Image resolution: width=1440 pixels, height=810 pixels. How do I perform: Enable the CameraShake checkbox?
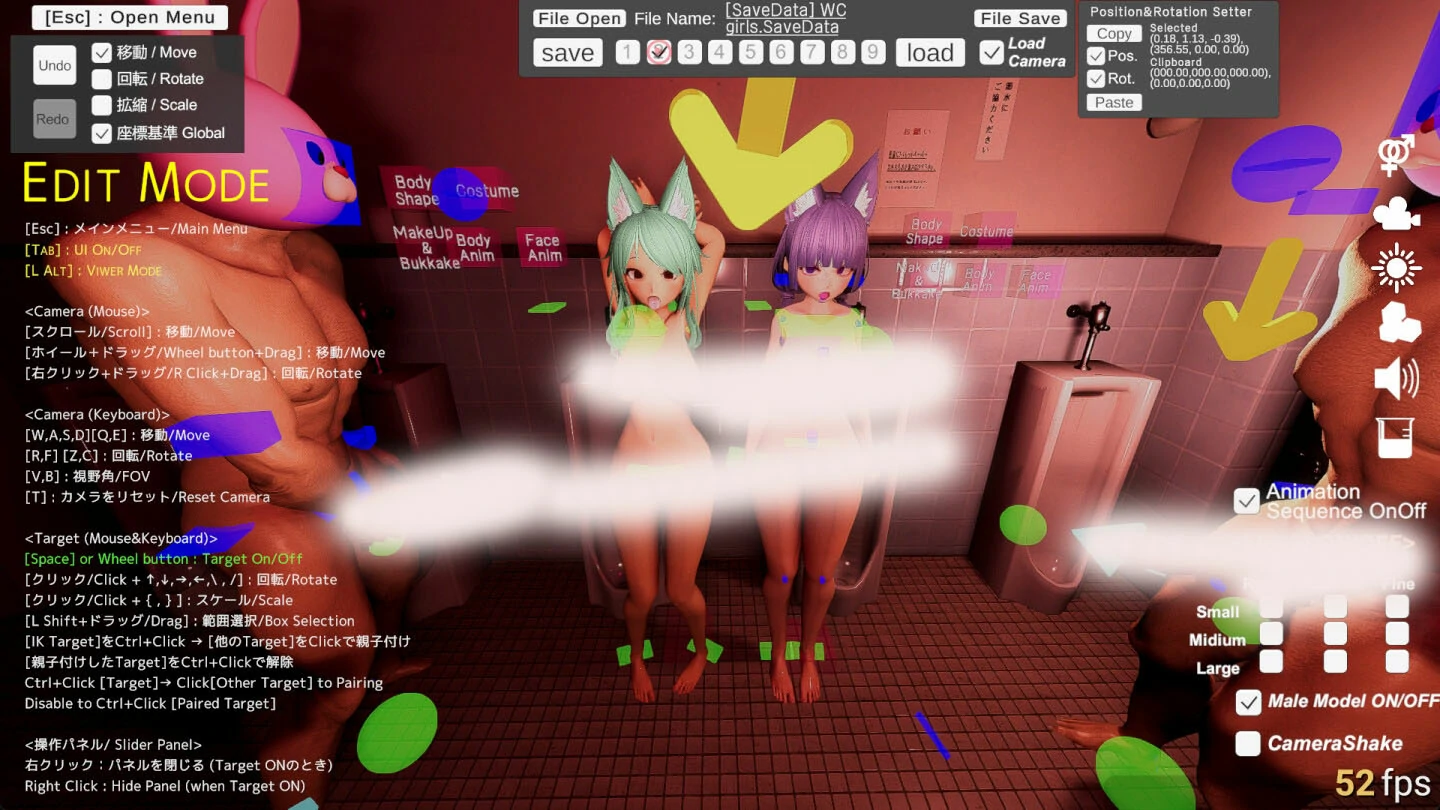click(x=1247, y=743)
